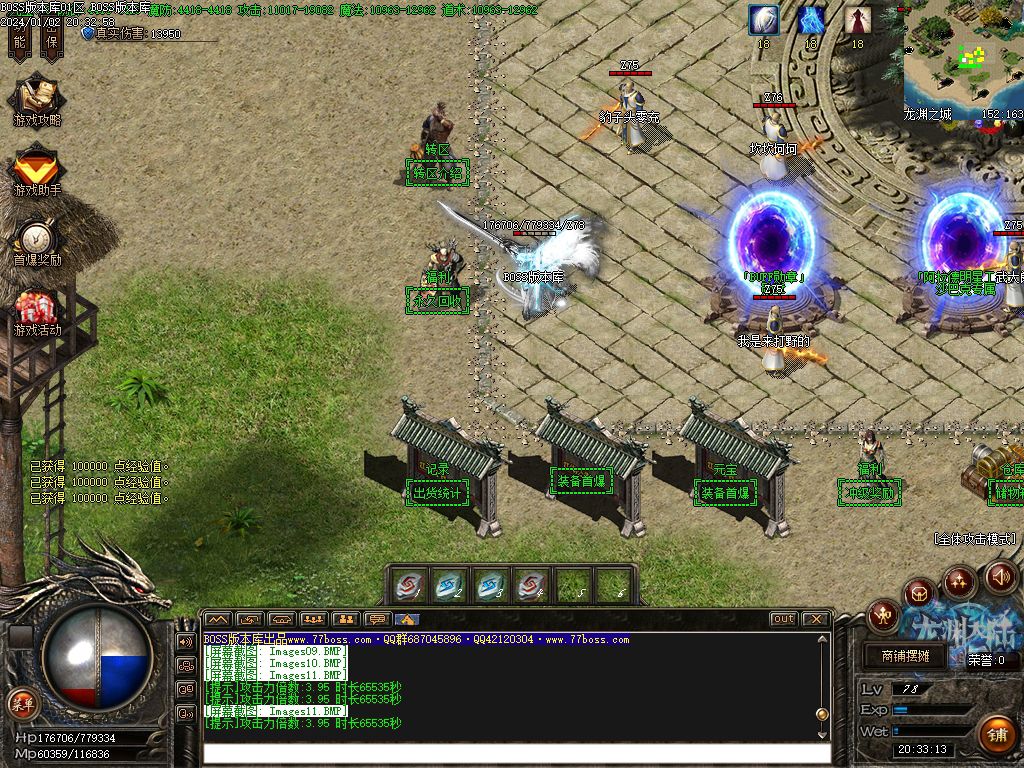Use the red swirl skill in slot 1
Image resolution: width=1024 pixels, height=768 pixels.
[x=410, y=585]
